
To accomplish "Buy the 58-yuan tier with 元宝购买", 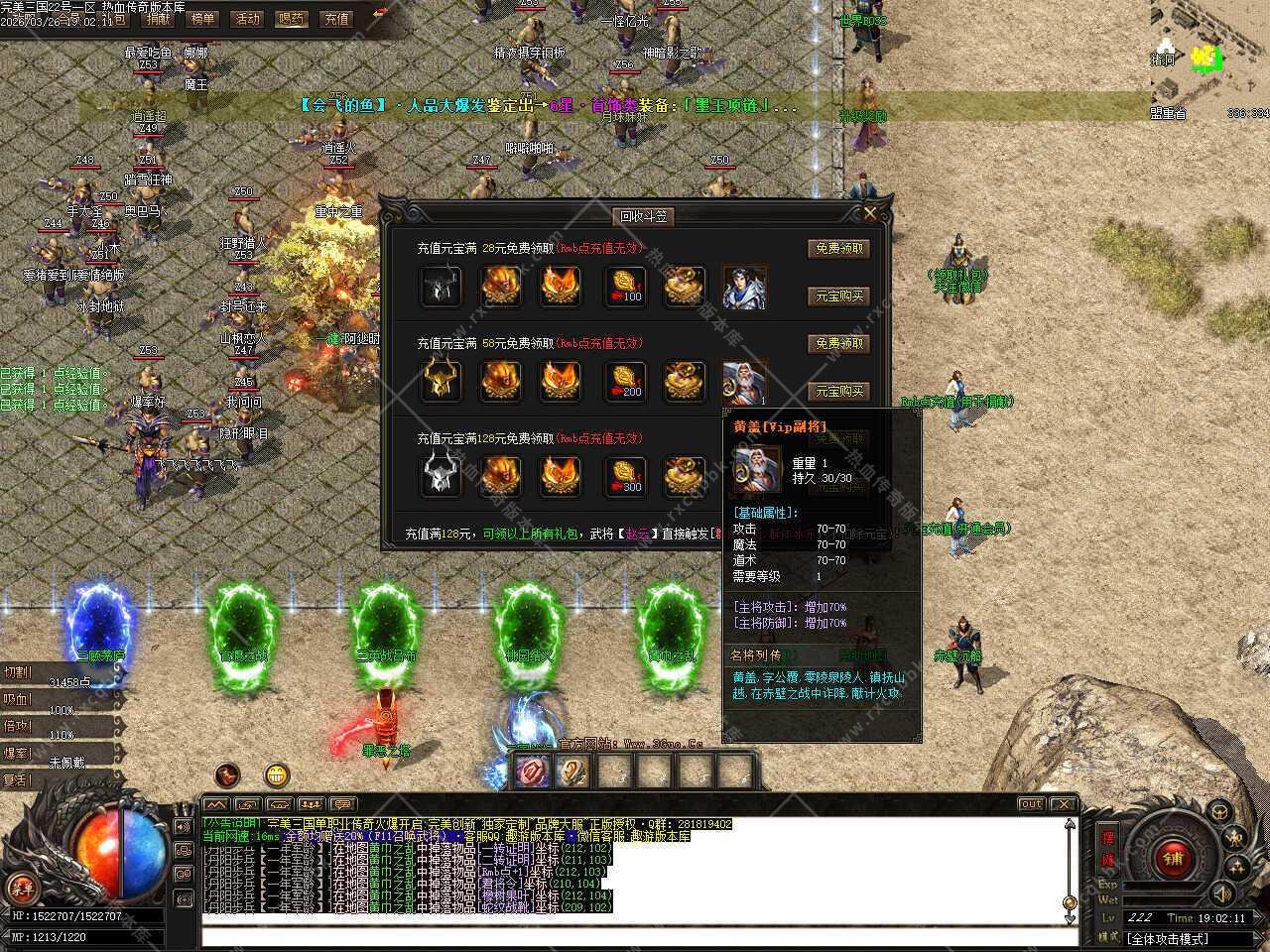I will coord(838,392).
